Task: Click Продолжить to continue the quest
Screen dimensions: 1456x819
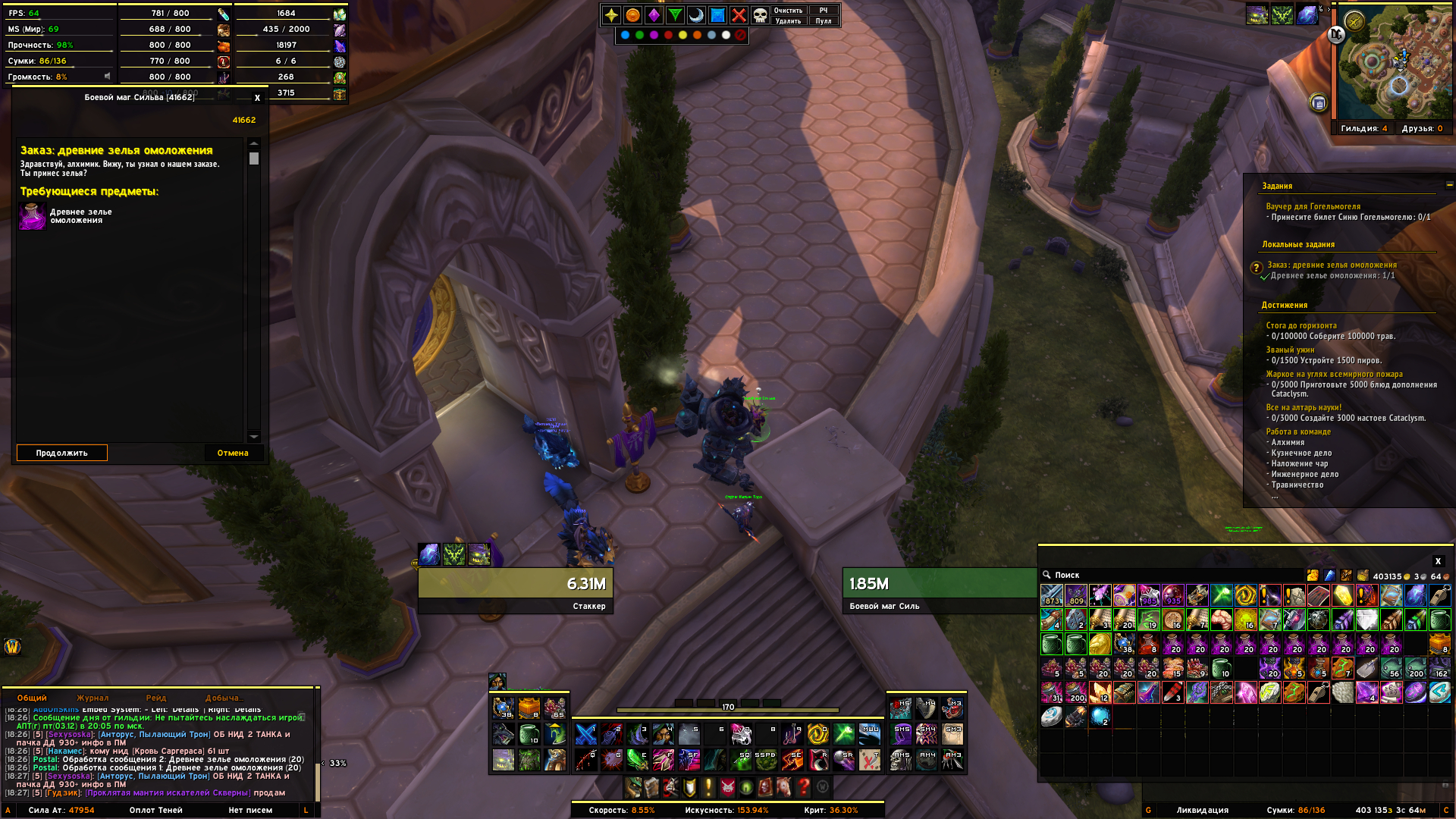Action: click(x=61, y=453)
